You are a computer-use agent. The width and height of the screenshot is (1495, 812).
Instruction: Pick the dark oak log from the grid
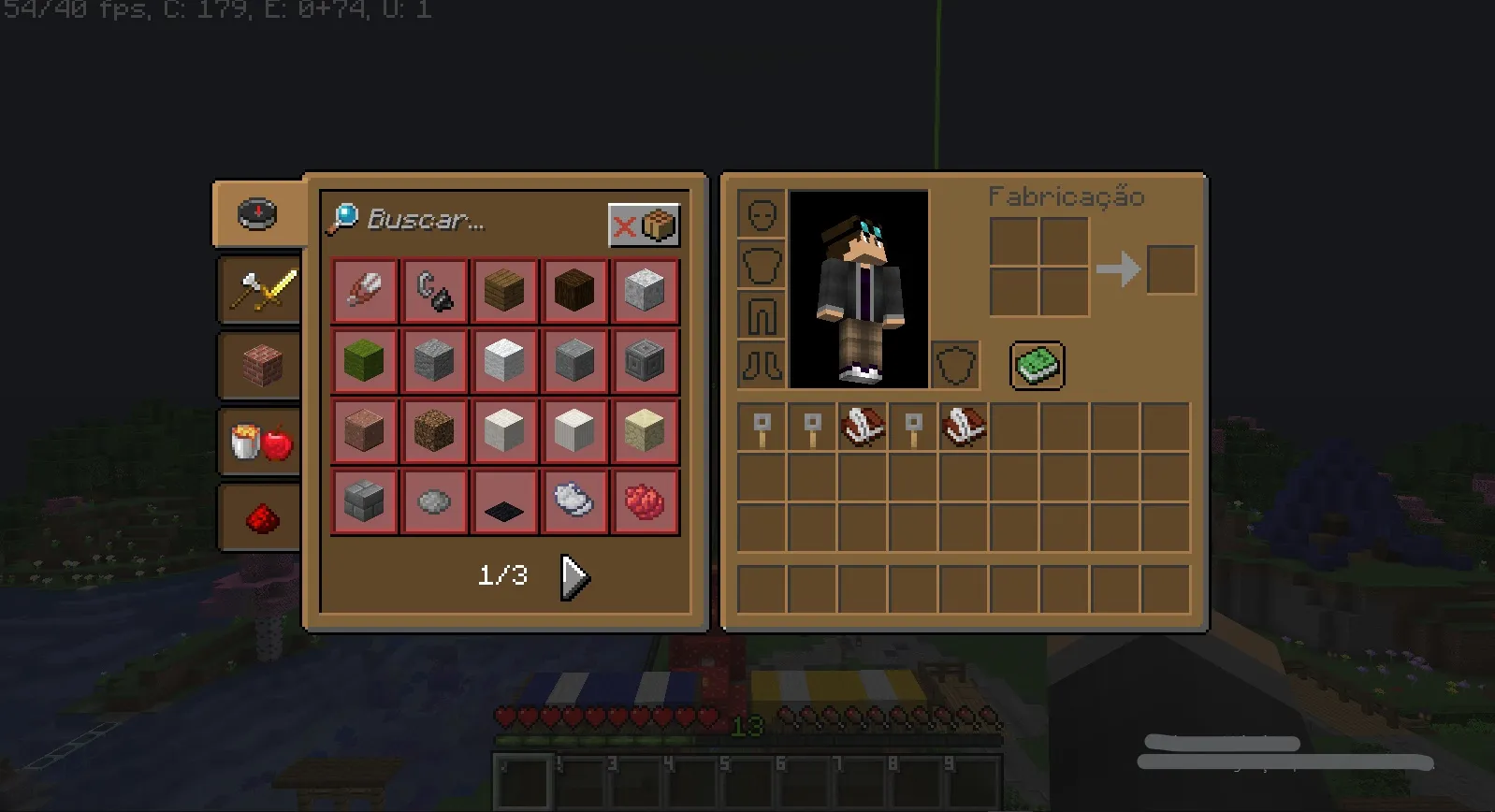click(573, 290)
